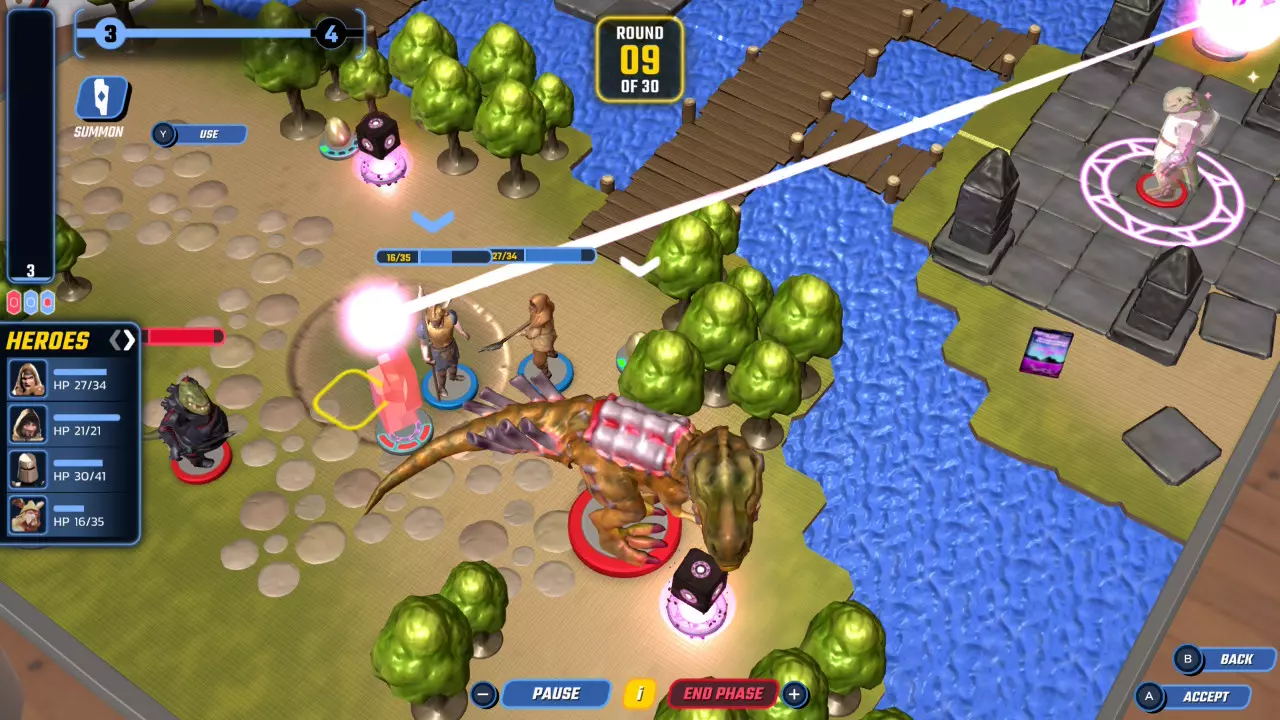The width and height of the screenshot is (1280, 720).
Task: Pick the horned hero with HP 16/35
Action: [x=69, y=514]
